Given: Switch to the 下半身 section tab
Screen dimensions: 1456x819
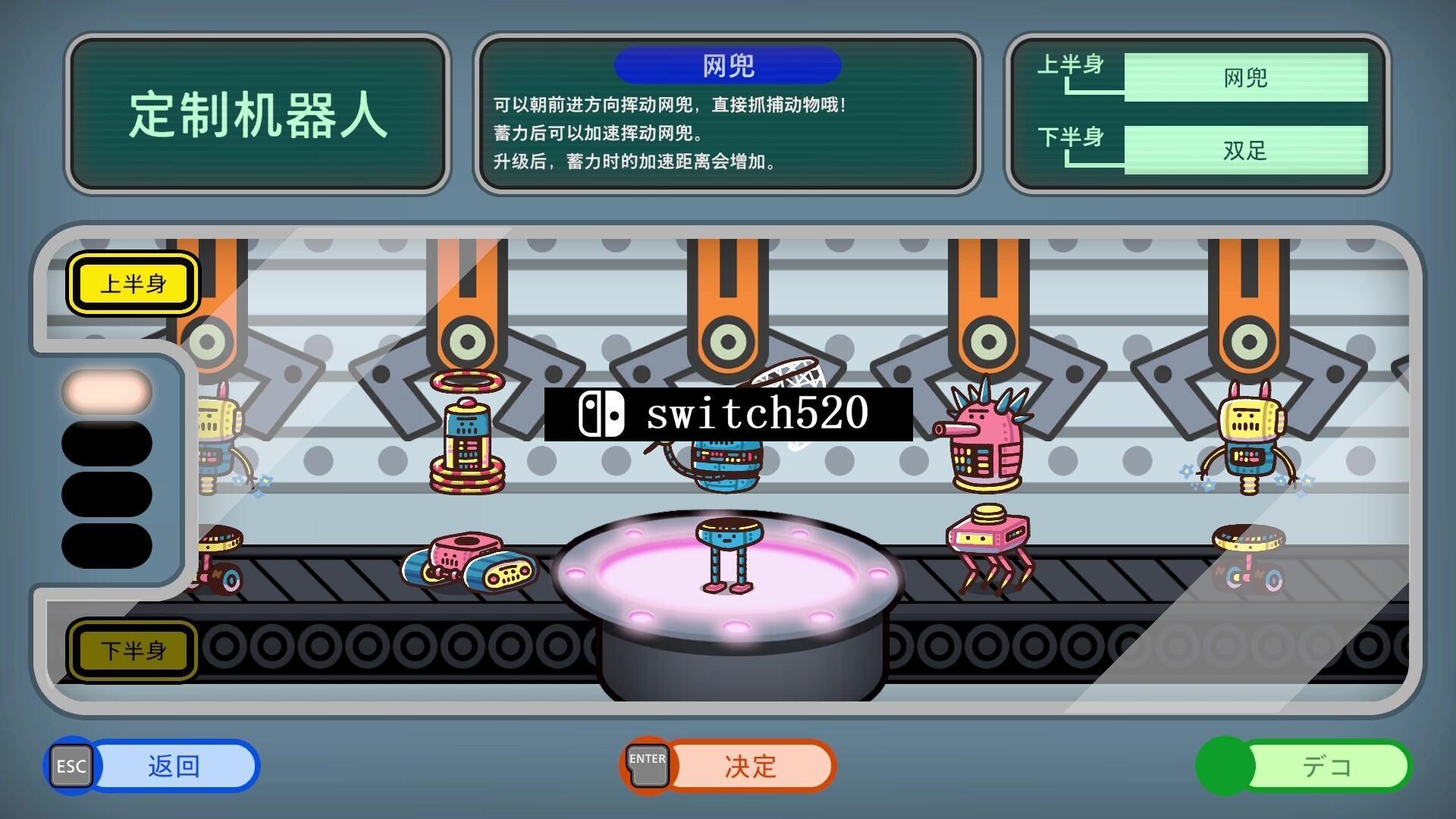Looking at the screenshot, I should [x=133, y=651].
